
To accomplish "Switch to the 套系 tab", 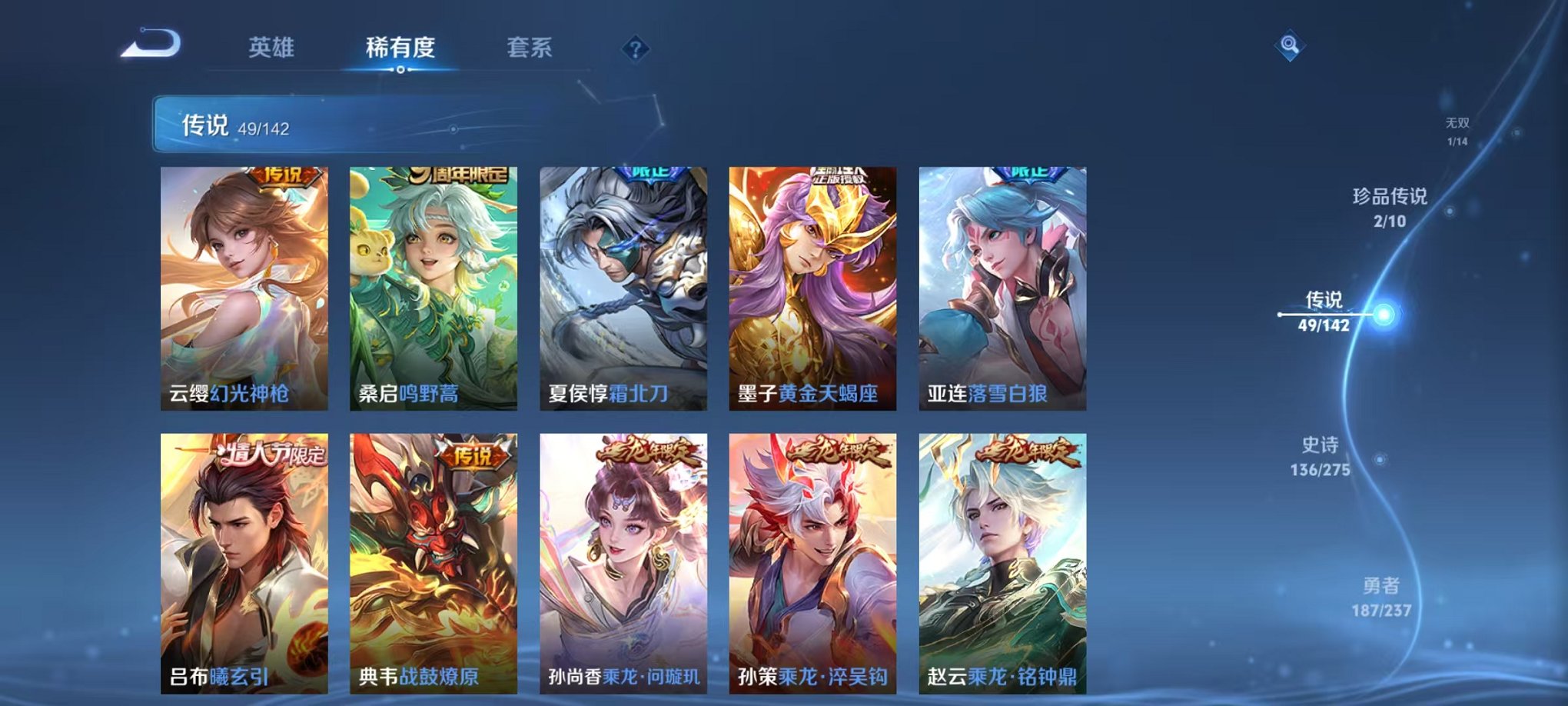I will coord(530,48).
